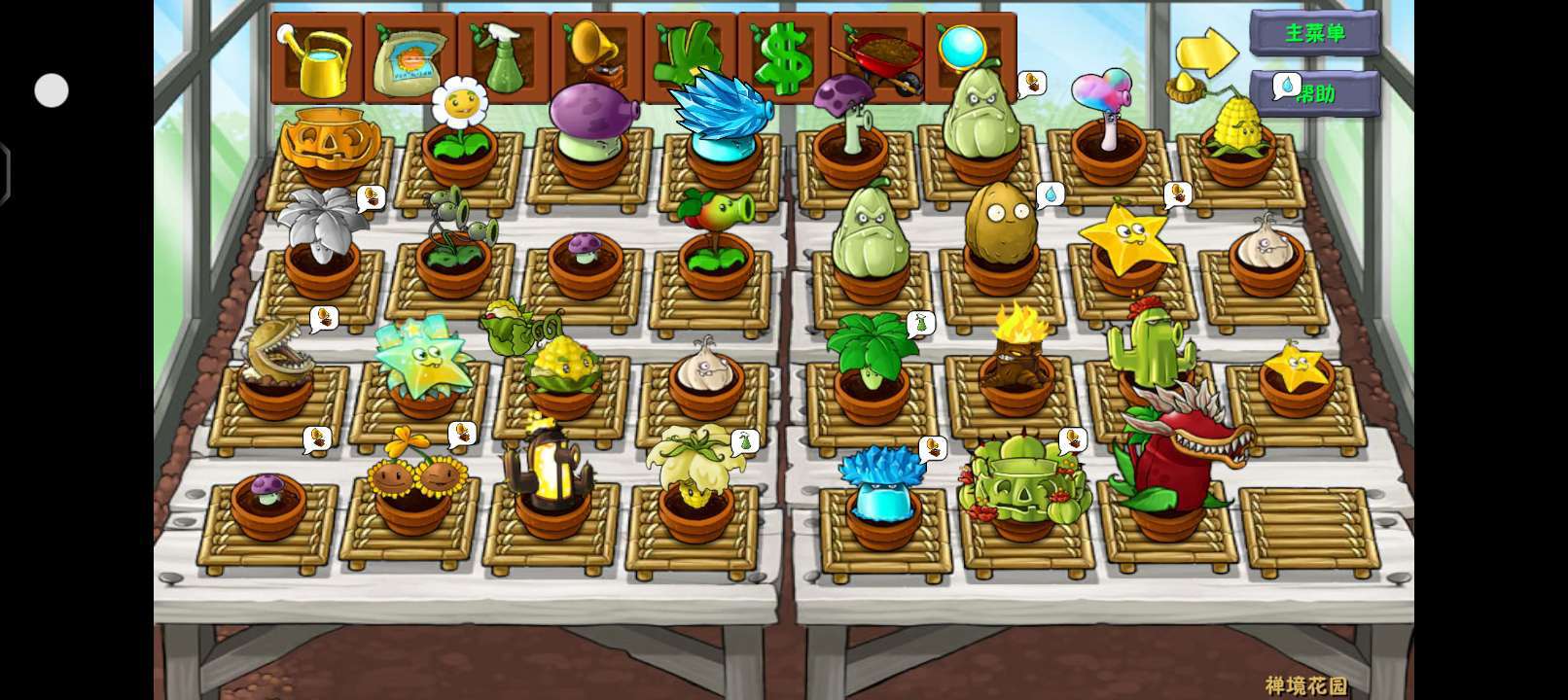Image resolution: width=1568 pixels, height=700 pixels.
Task: Choose the bug spray bottle
Action: (x=503, y=58)
